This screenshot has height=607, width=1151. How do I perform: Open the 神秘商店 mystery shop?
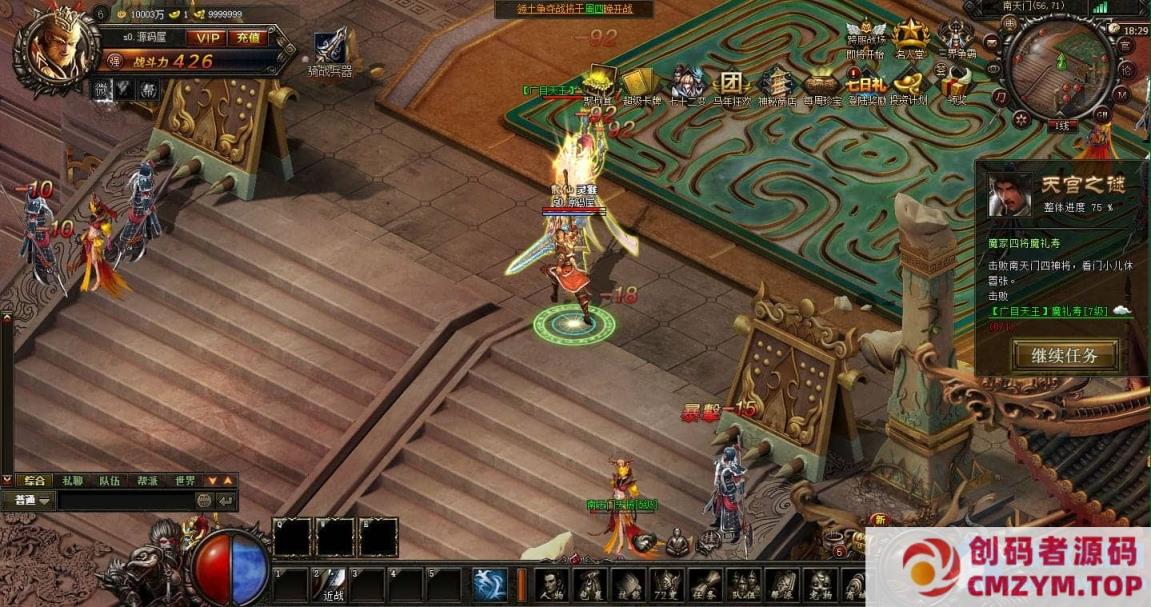(x=777, y=84)
